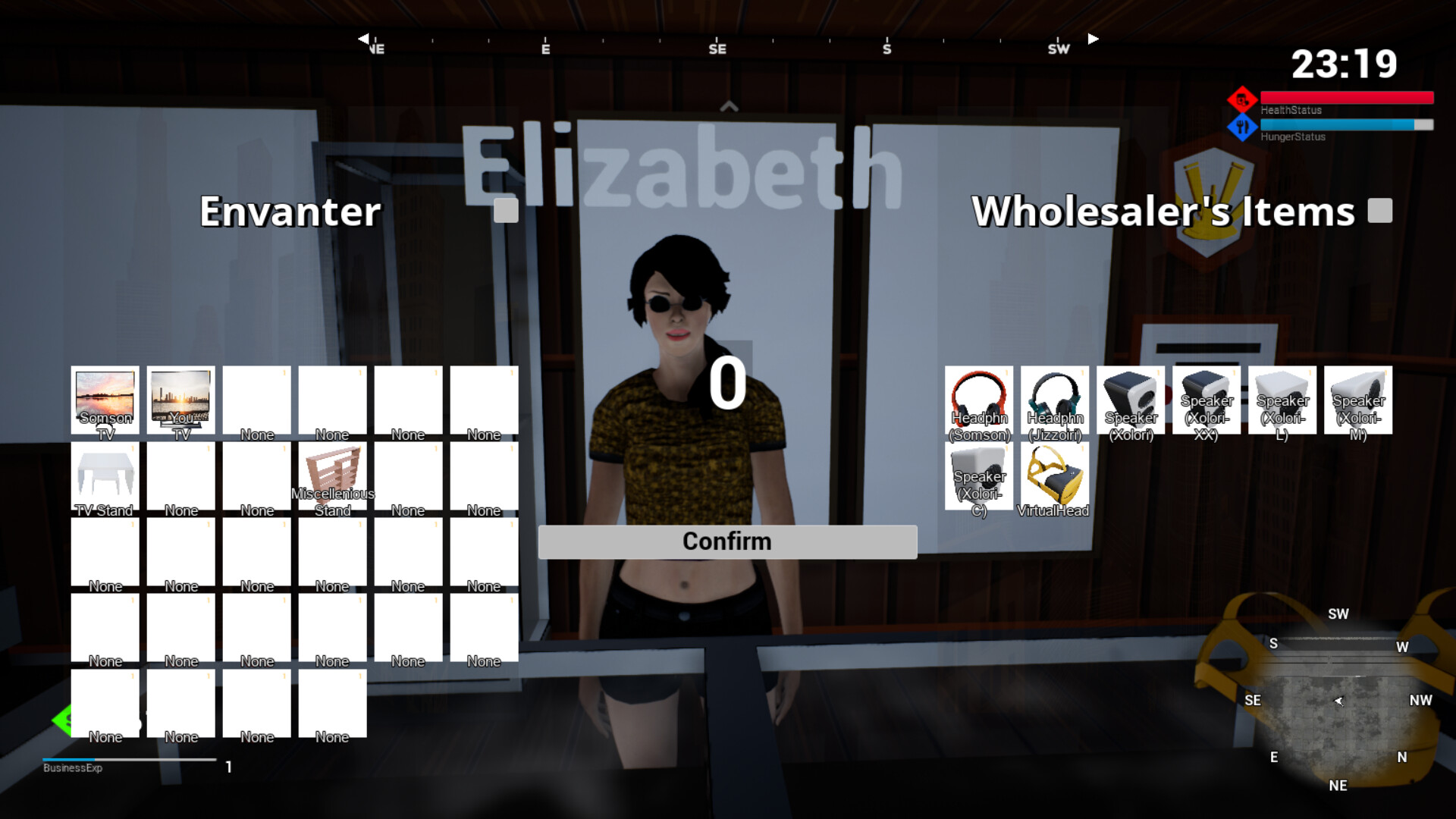Select the Somson headphones from wholesaler
Screen dimensions: 1456x819
979,400
